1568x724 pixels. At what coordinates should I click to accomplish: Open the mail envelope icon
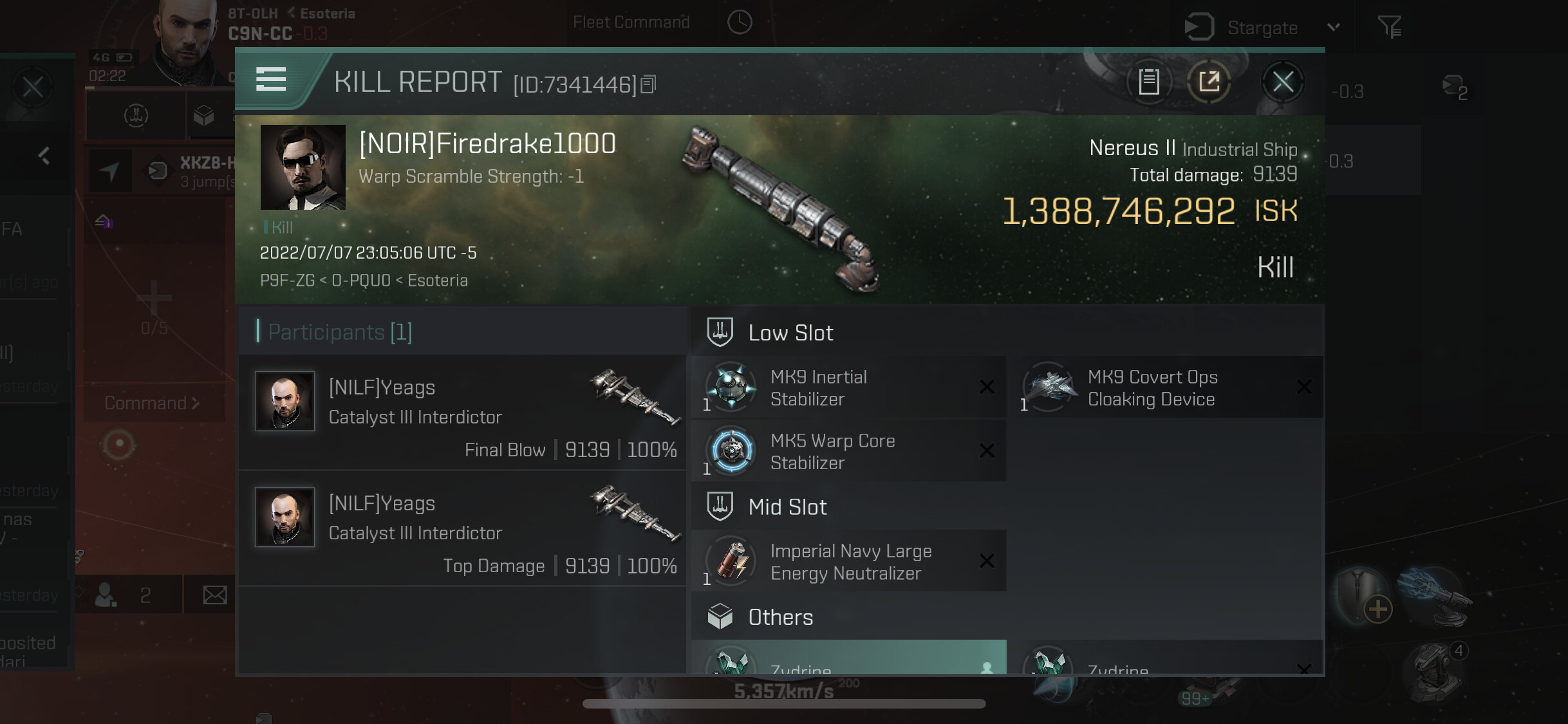tap(214, 595)
